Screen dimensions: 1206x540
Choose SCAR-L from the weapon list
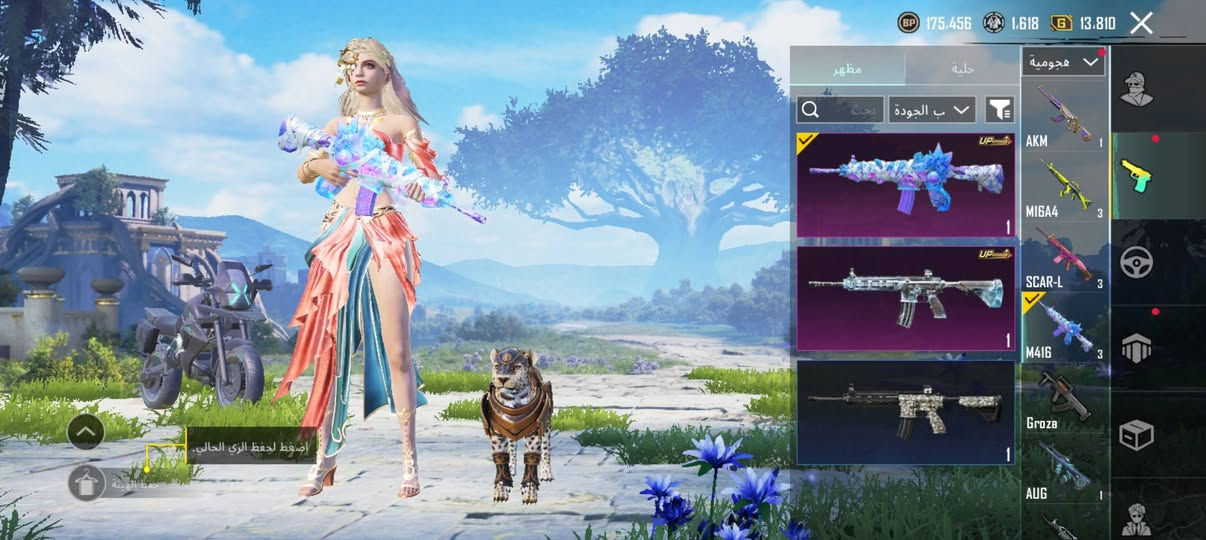1064,258
